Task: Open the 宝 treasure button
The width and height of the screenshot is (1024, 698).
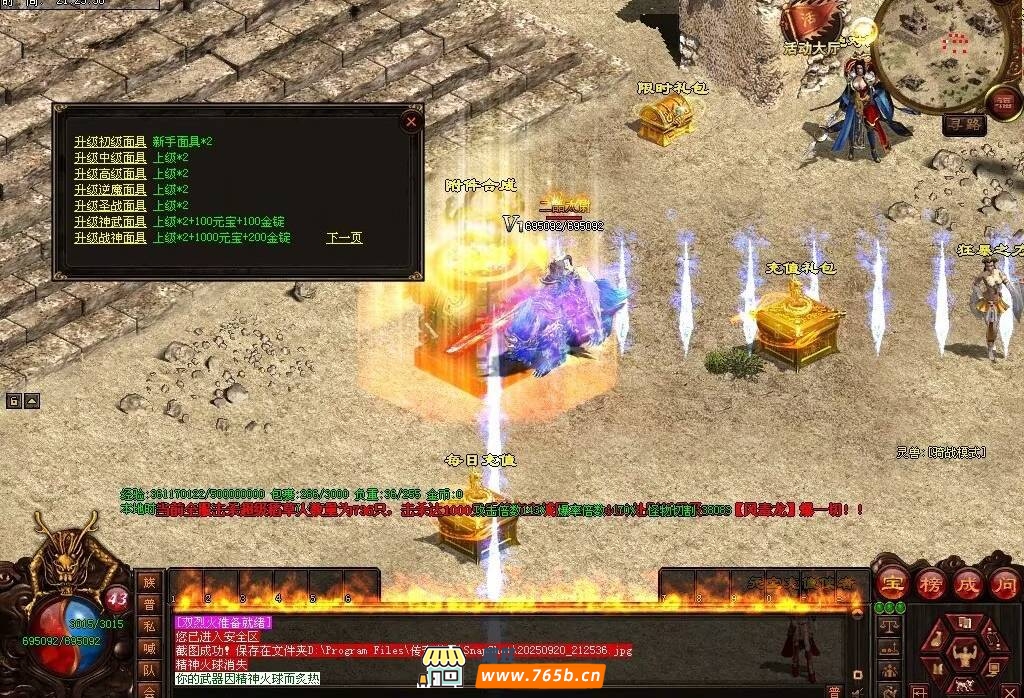Action: pyautogui.click(x=892, y=583)
